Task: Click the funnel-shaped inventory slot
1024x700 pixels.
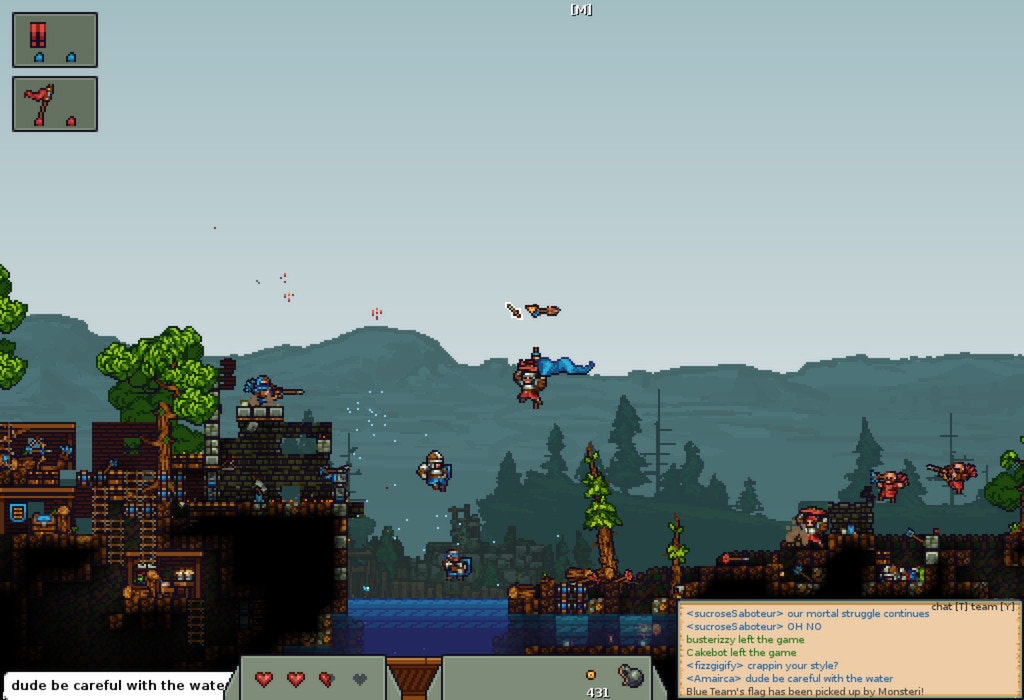Action: 413,679
